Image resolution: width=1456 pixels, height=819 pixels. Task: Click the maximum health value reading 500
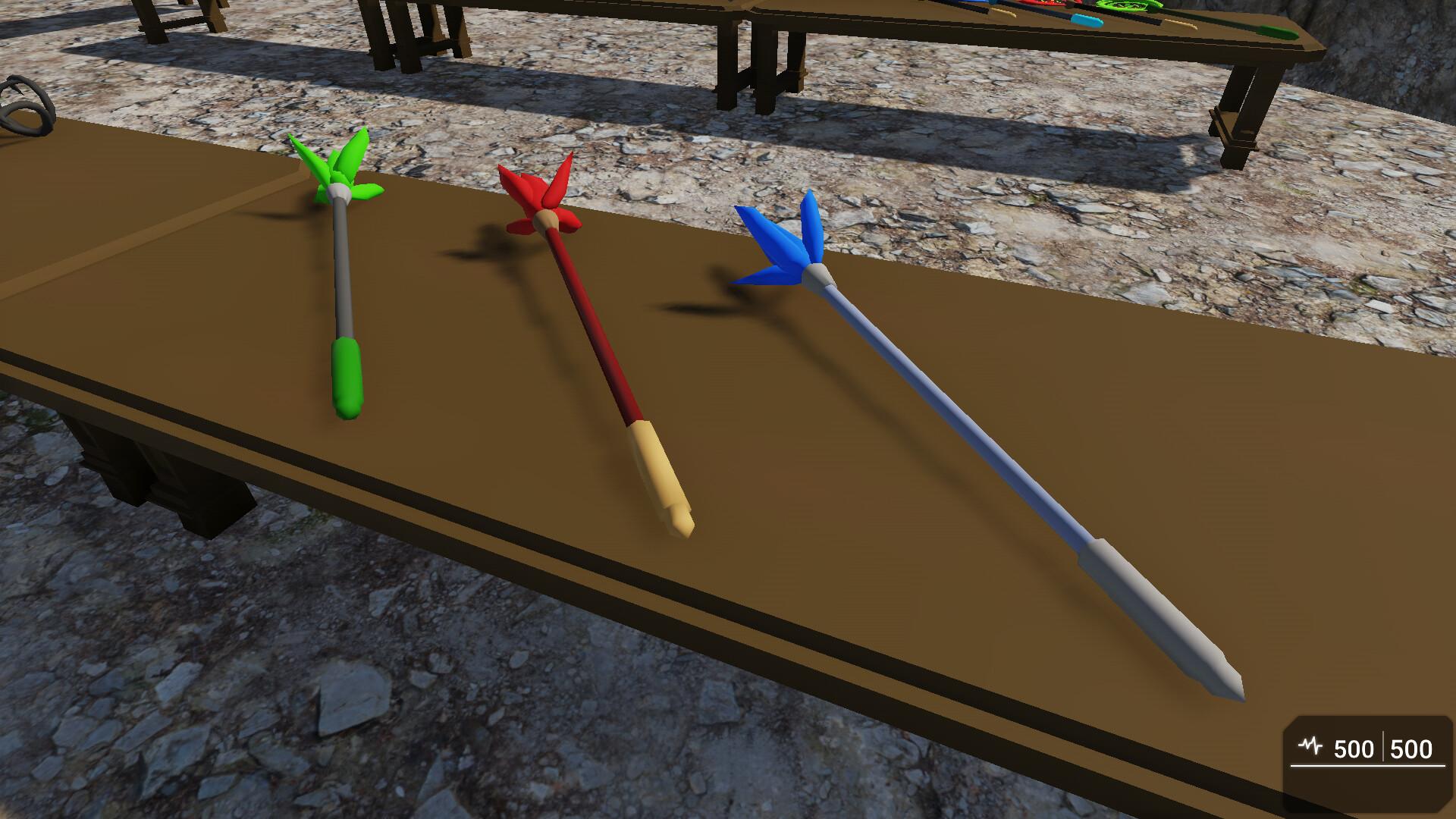[x=1412, y=749]
